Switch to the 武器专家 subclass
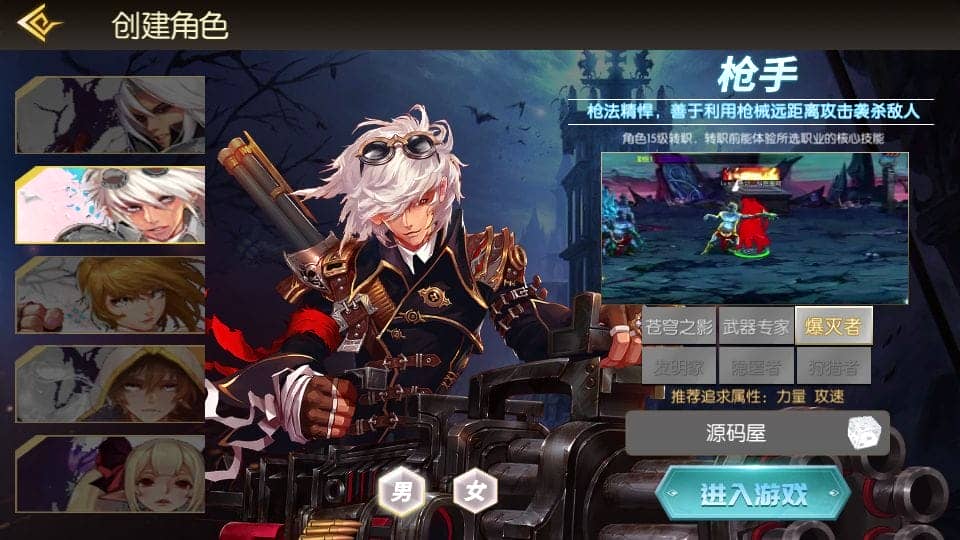This screenshot has height=540, width=960. click(756, 326)
